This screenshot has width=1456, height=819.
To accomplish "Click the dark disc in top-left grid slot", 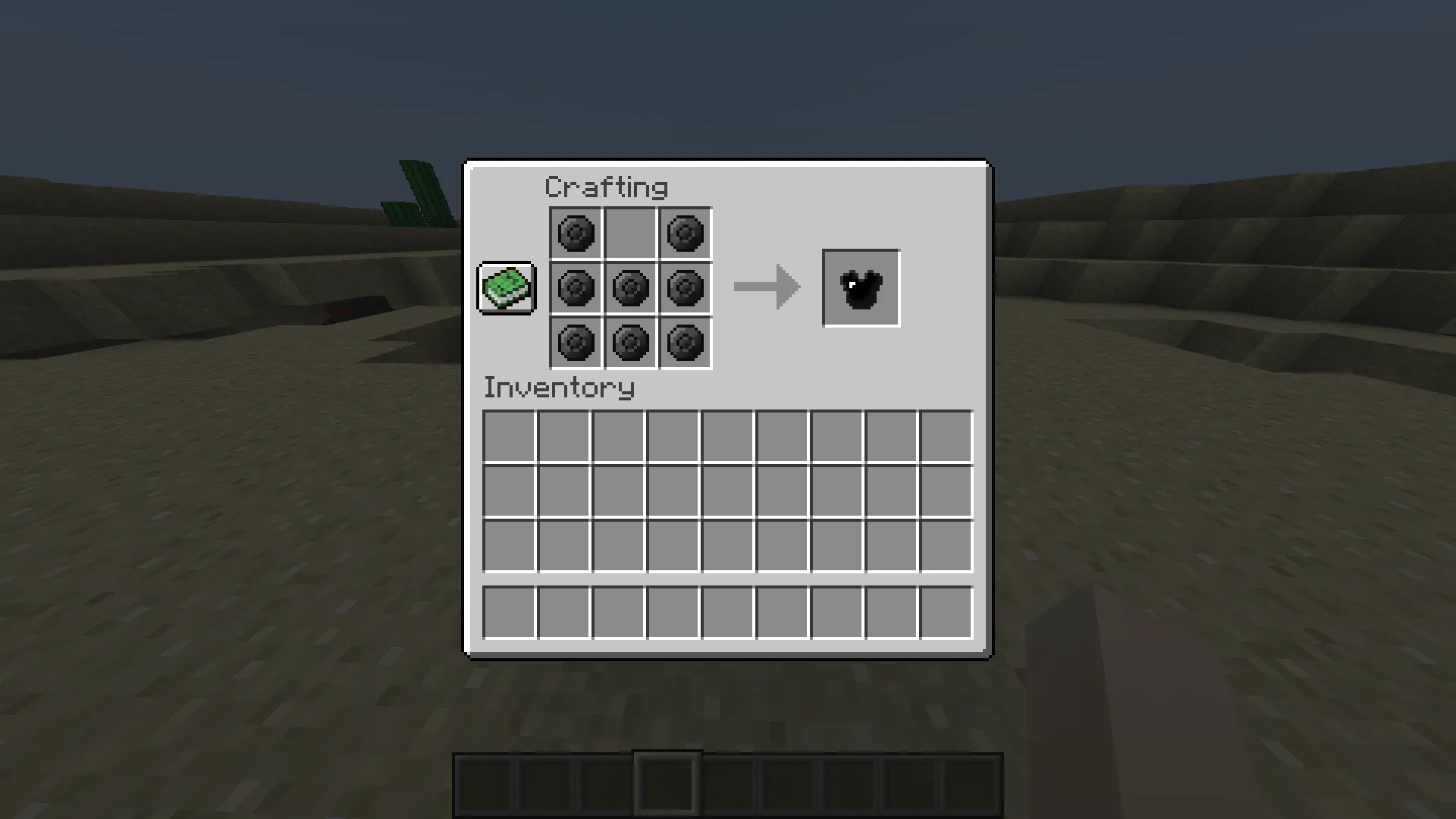I will 575,233.
